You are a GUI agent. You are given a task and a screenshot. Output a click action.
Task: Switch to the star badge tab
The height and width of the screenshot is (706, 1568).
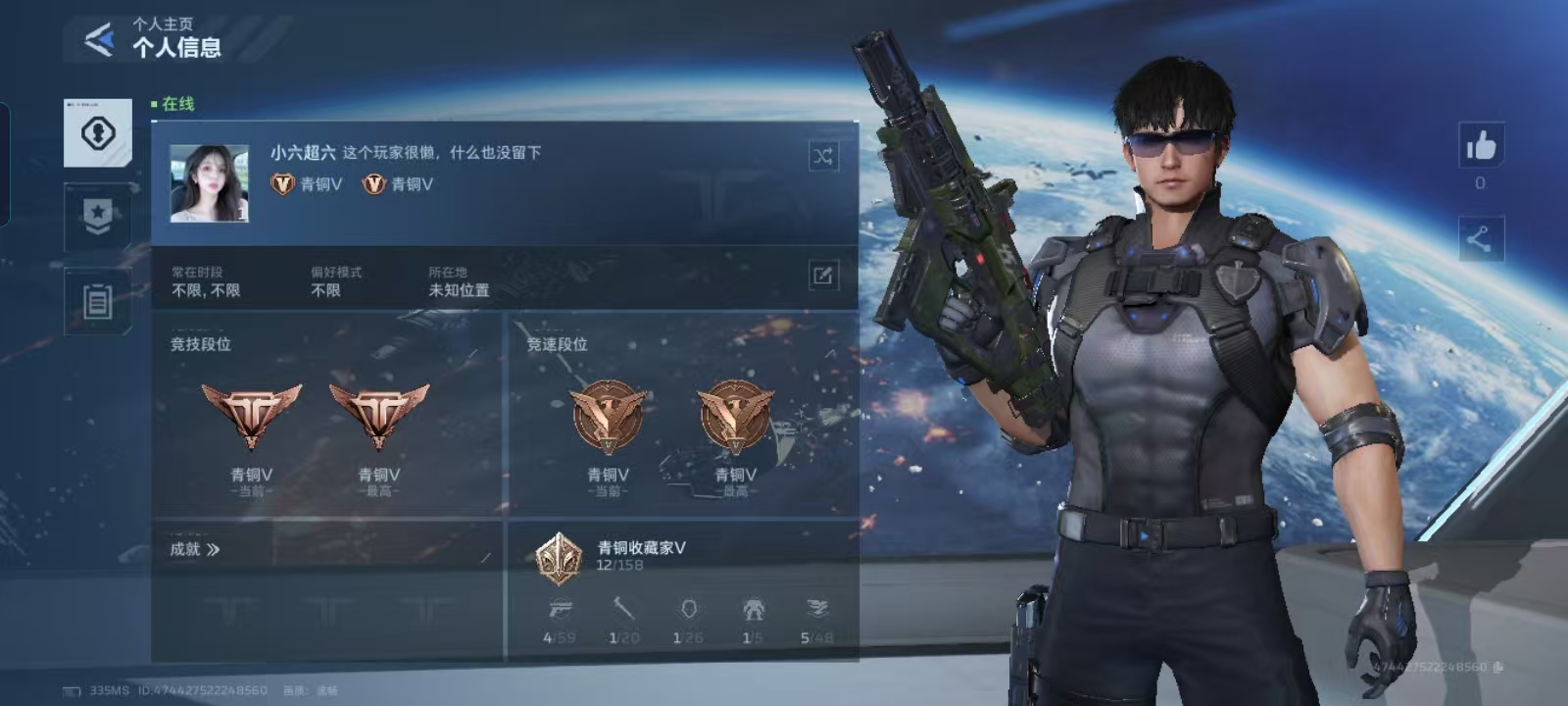click(x=98, y=216)
